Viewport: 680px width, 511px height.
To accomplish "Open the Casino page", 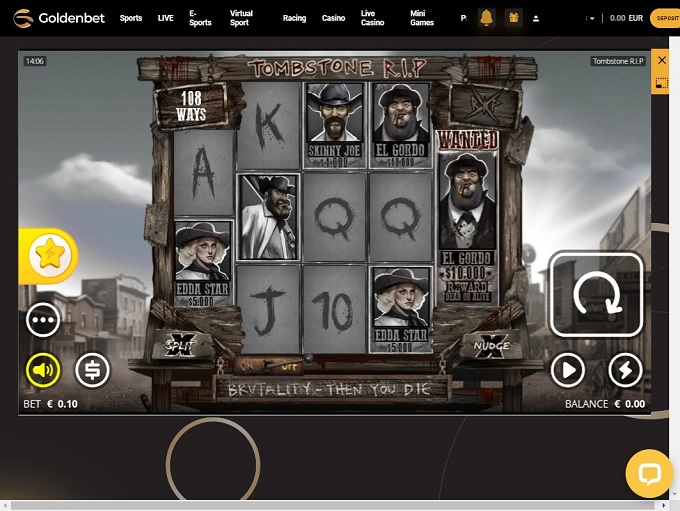I will pyautogui.click(x=333, y=18).
